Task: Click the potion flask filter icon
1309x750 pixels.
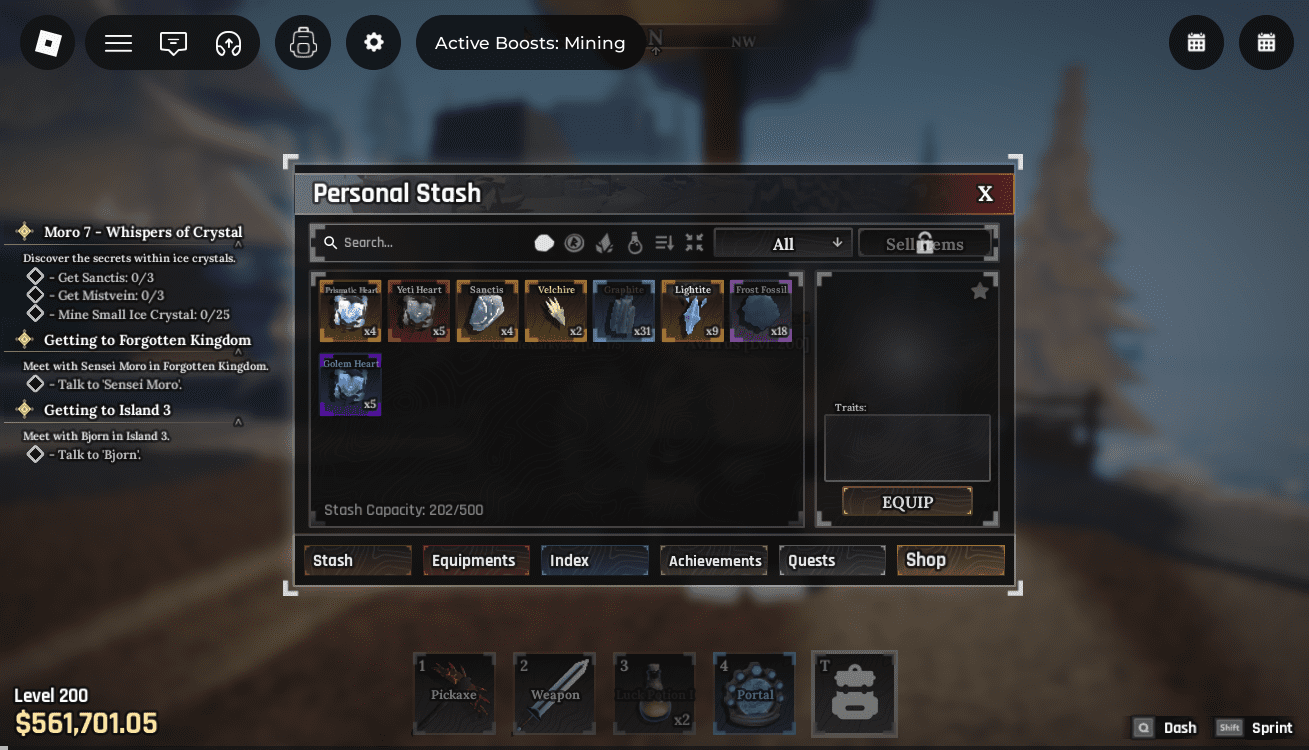Action: (x=635, y=242)
